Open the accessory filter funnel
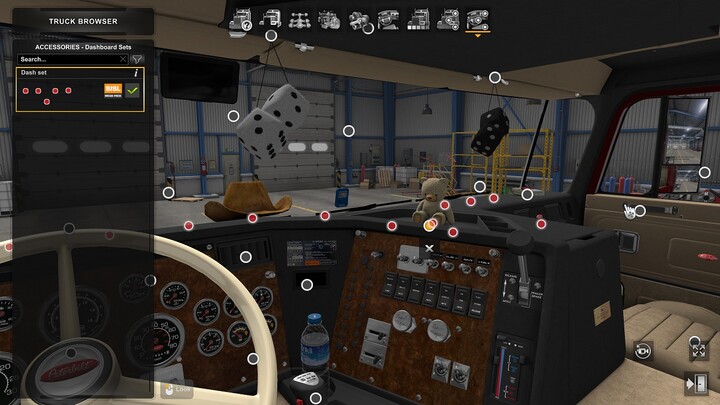 point(138,59)
